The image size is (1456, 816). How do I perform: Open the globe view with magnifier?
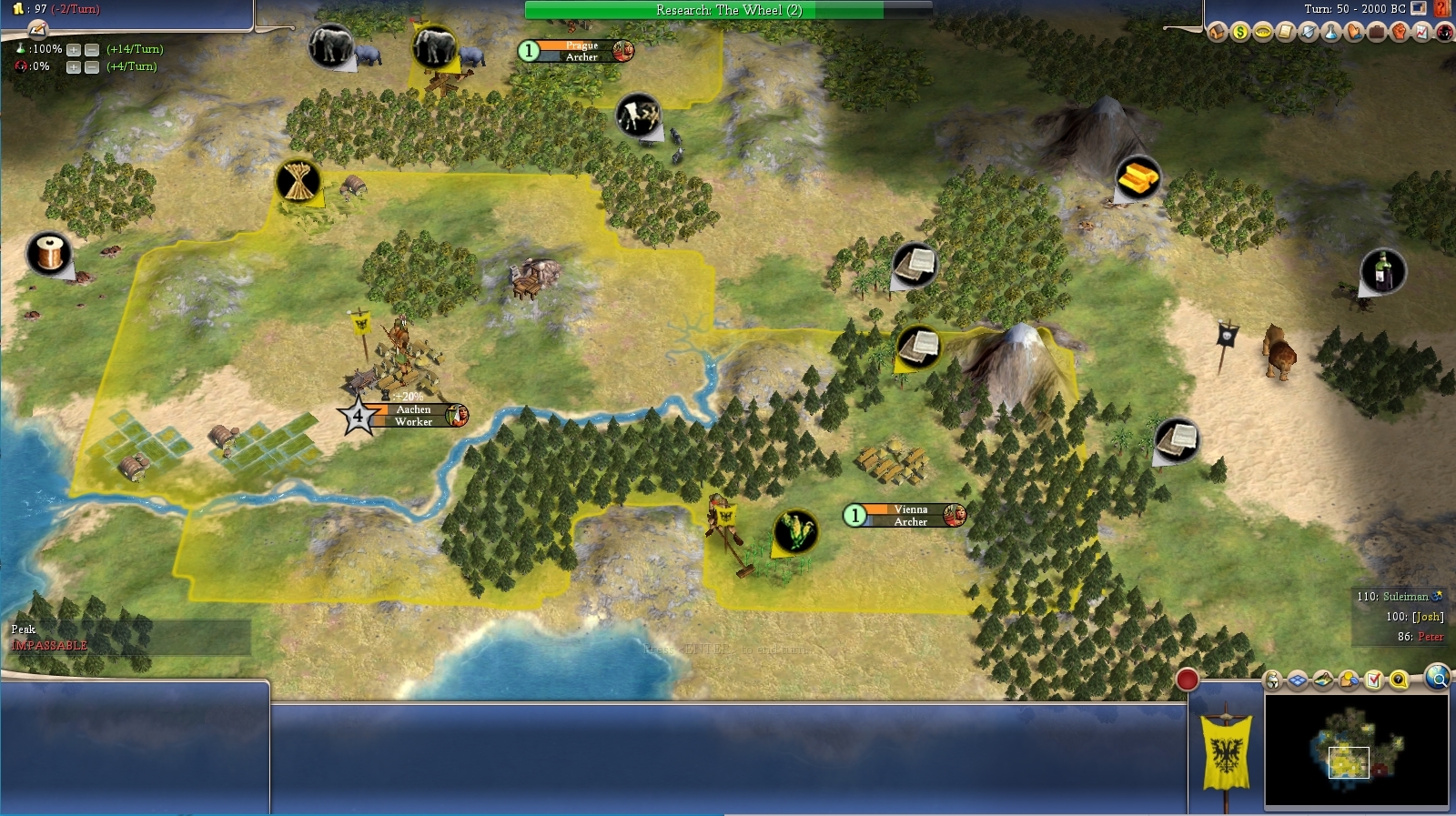click(x=1438, y=678)
